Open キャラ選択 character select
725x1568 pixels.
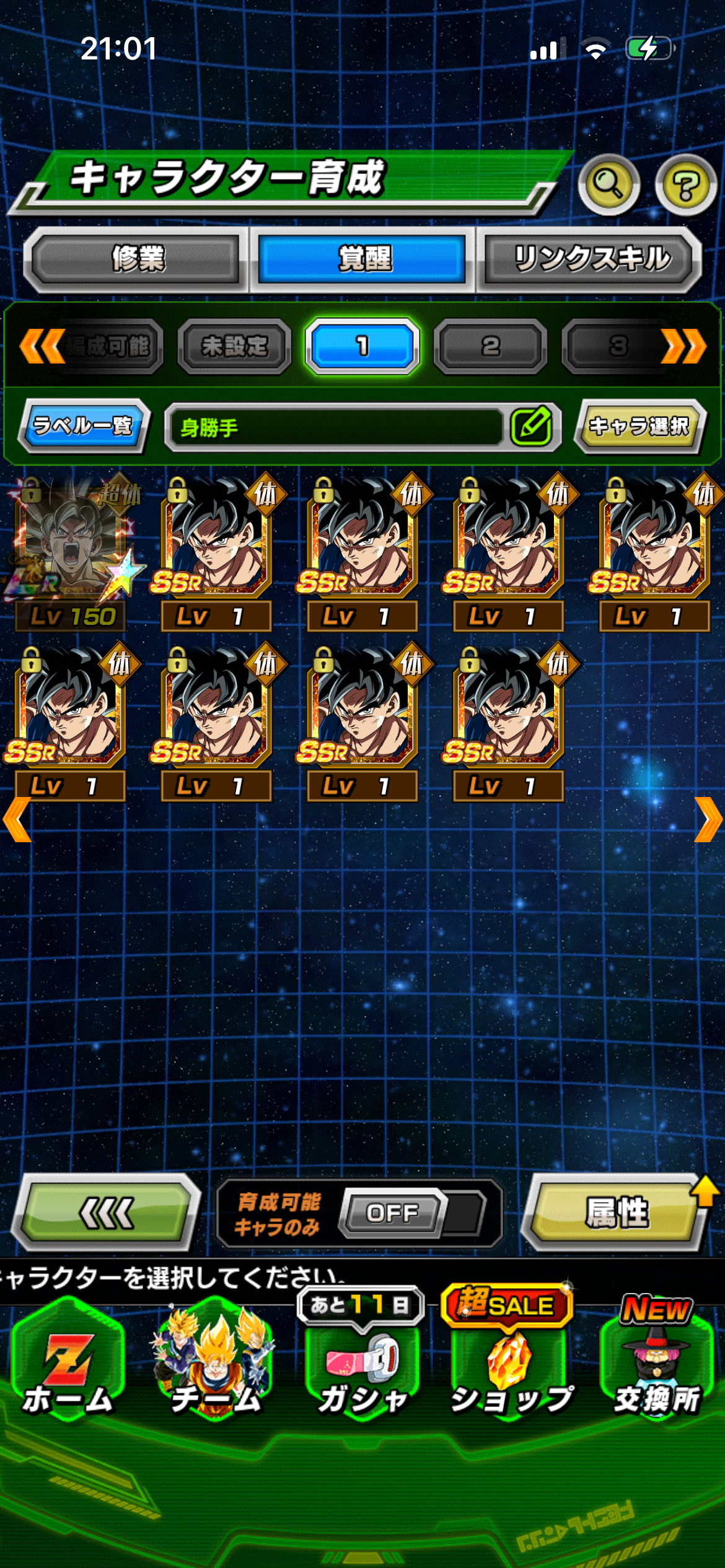pyautogui.click(x=639, y=426)
